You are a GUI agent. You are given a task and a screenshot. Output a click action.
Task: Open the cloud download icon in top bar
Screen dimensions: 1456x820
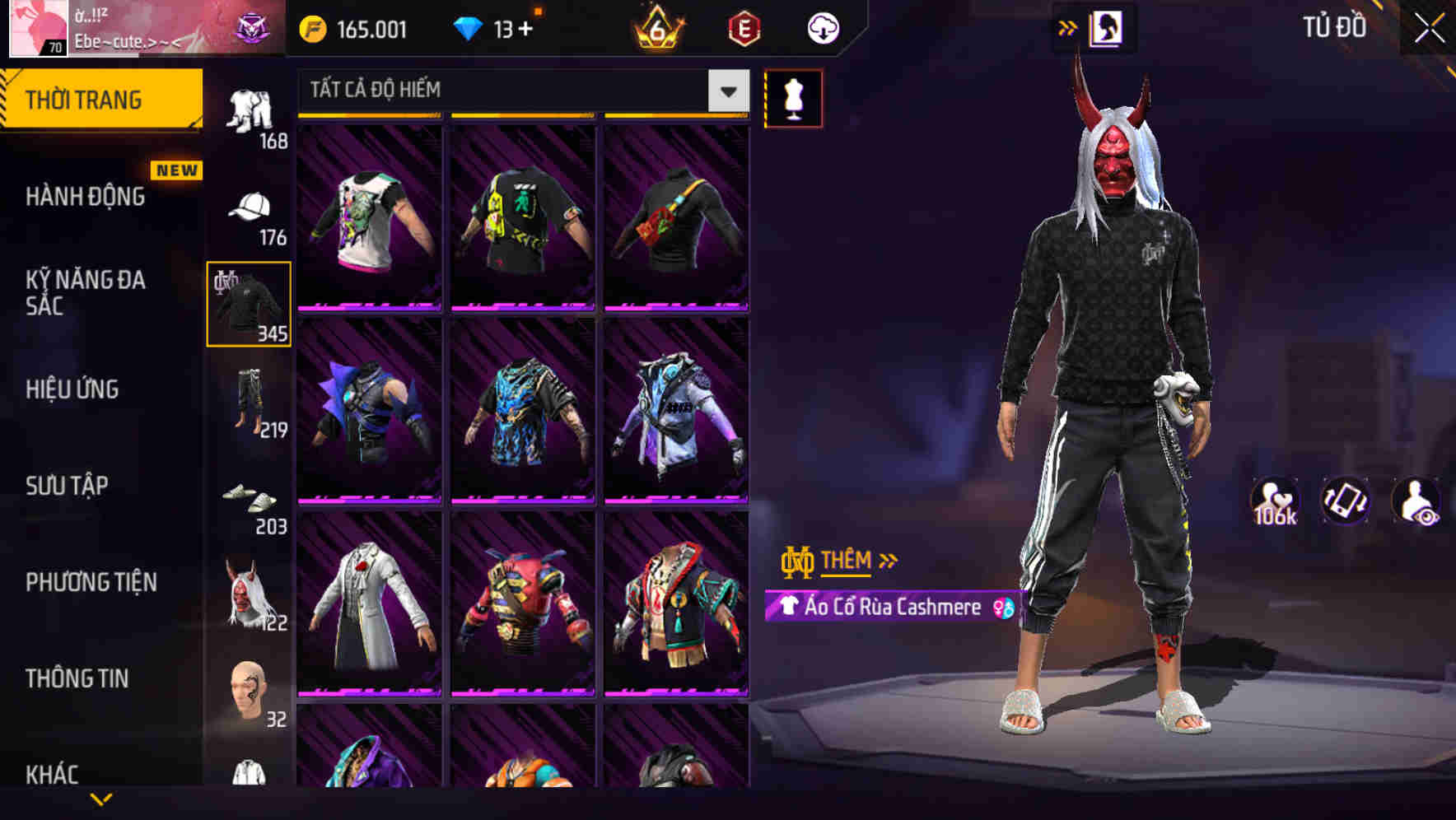click(x=822, y=27)
